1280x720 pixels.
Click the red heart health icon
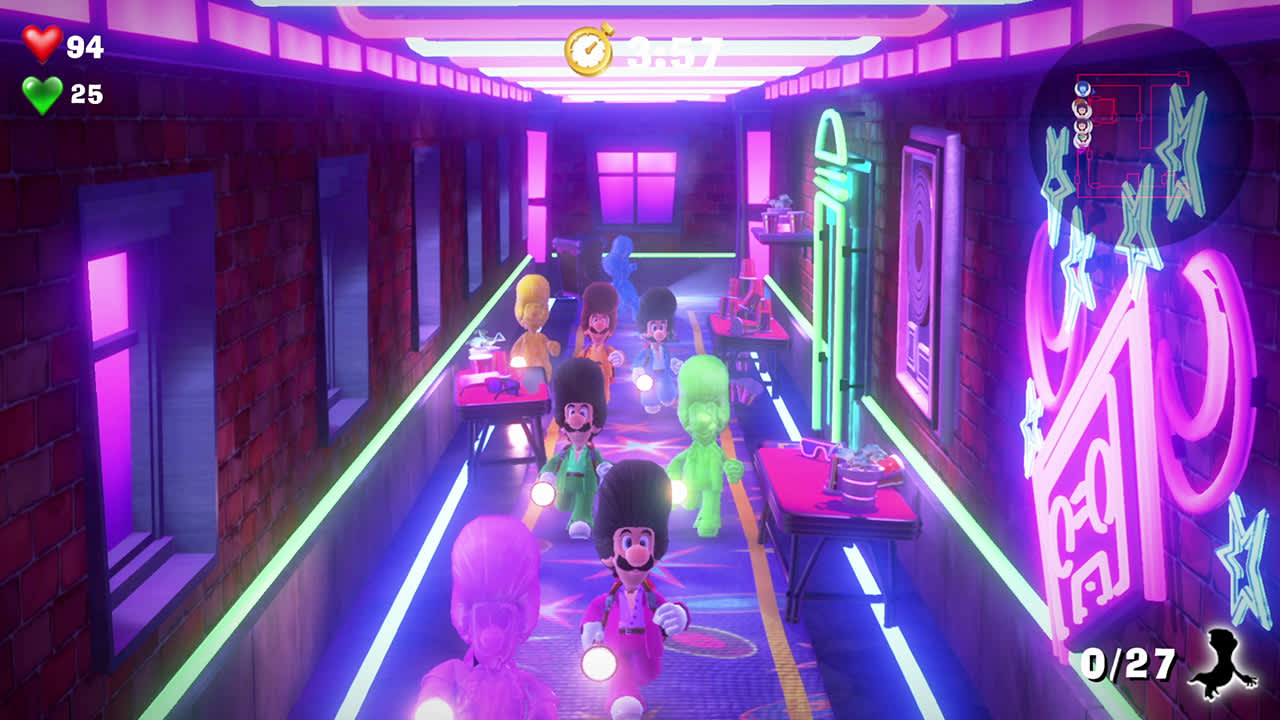coord(40,45)
